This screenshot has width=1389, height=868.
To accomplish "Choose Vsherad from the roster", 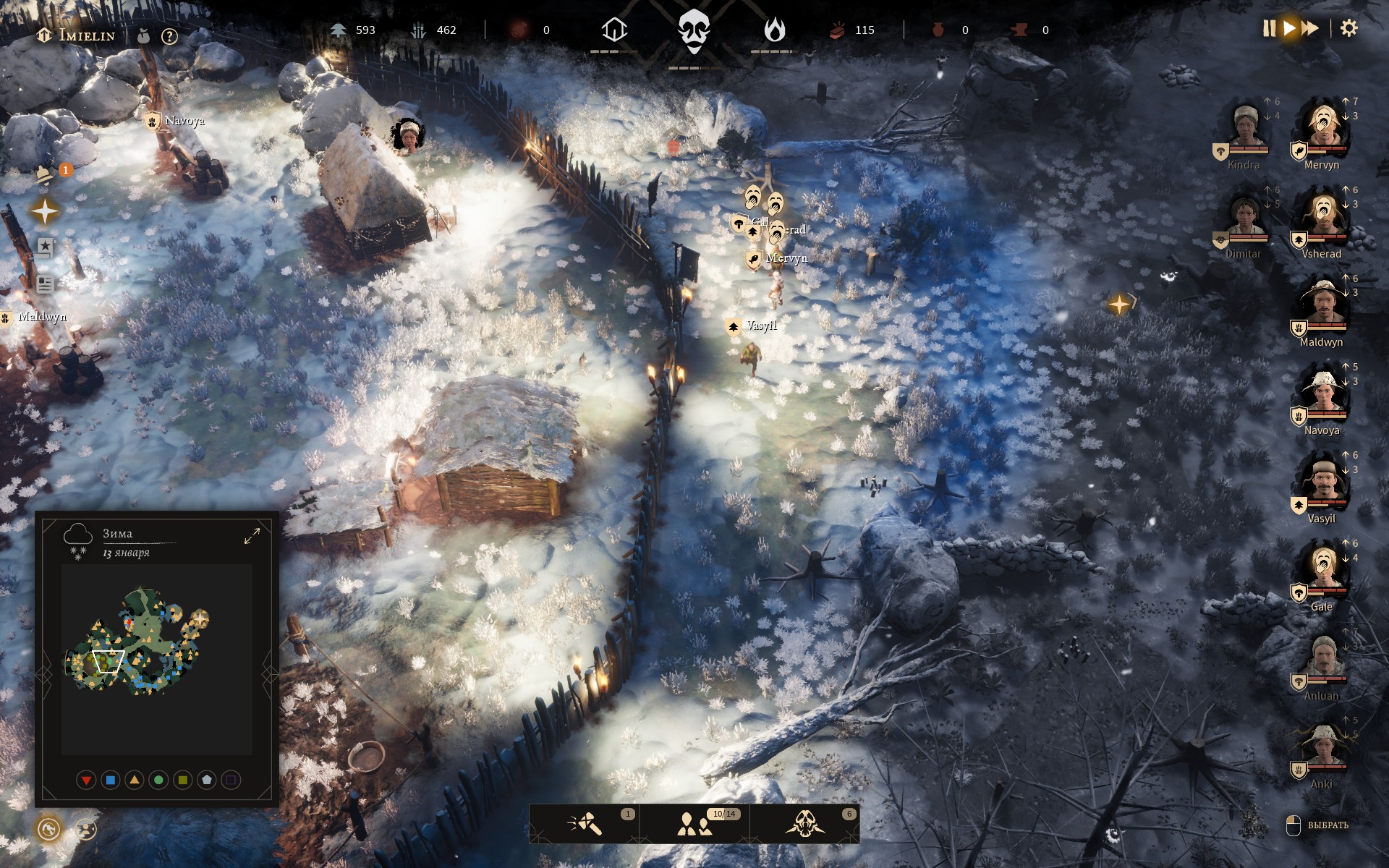I will 1323,216.
